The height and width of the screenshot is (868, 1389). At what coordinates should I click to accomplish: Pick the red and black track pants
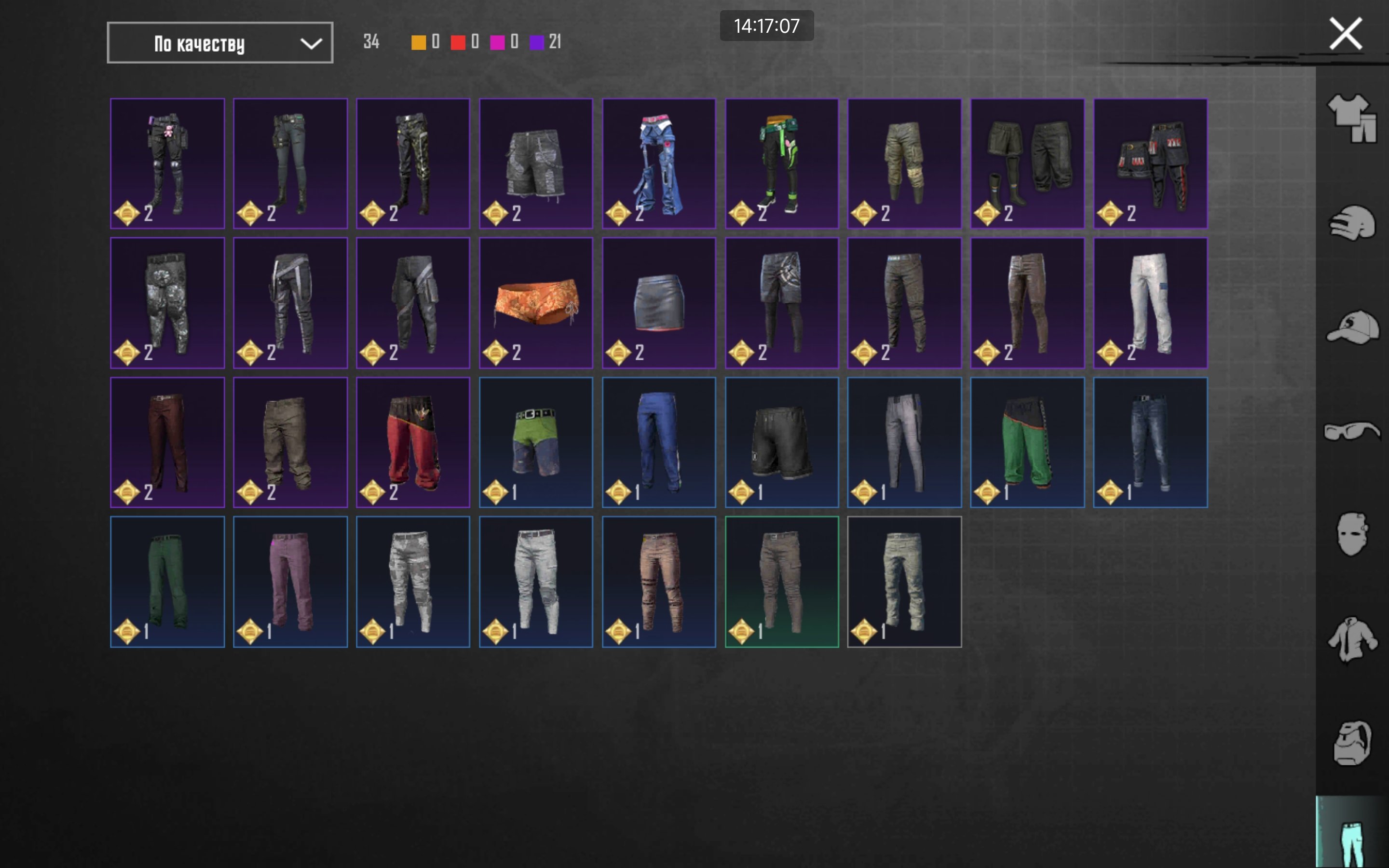(x=413, y=442)
